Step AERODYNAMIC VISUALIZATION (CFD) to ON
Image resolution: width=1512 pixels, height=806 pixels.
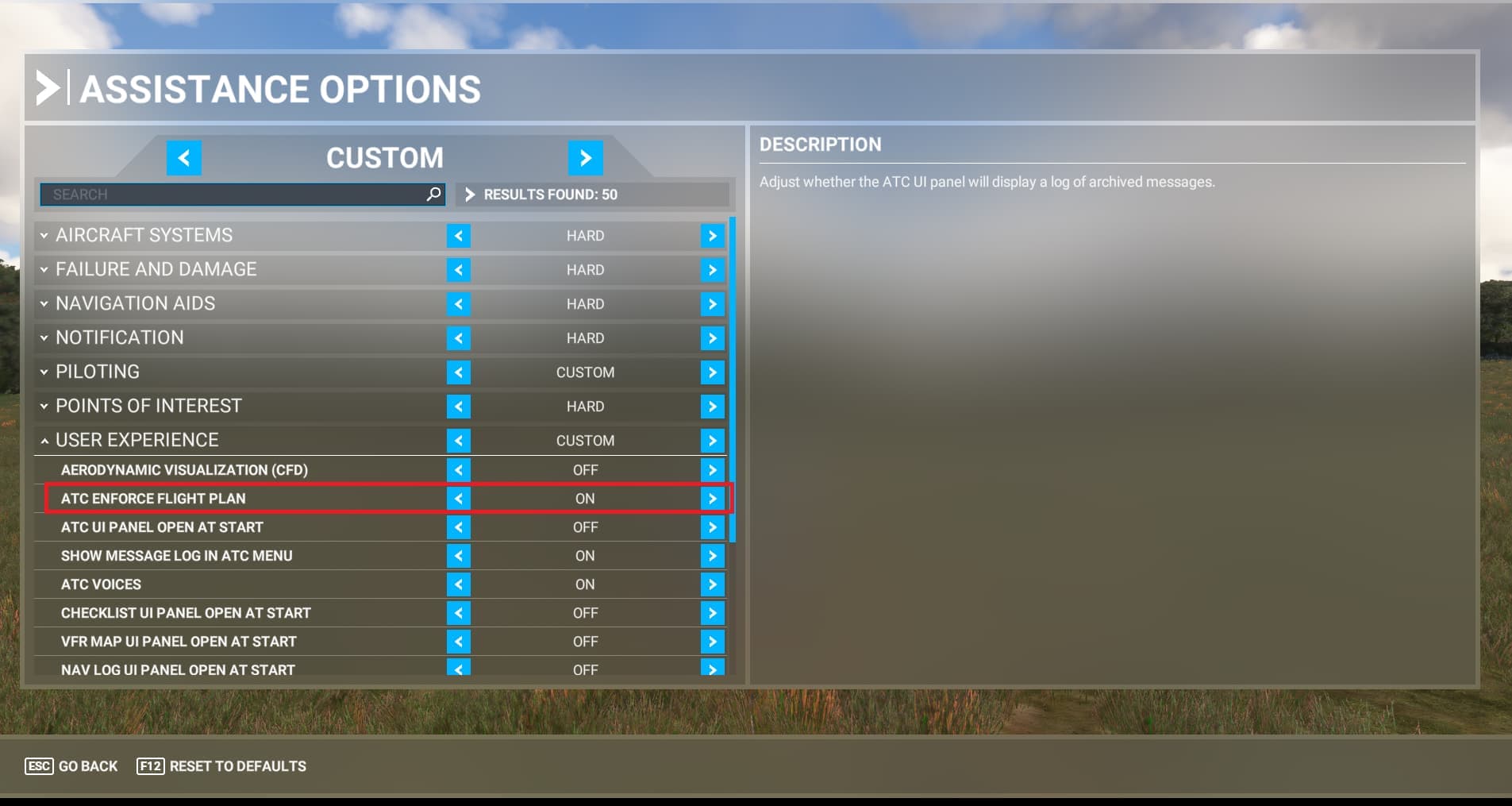click(712, 469)
